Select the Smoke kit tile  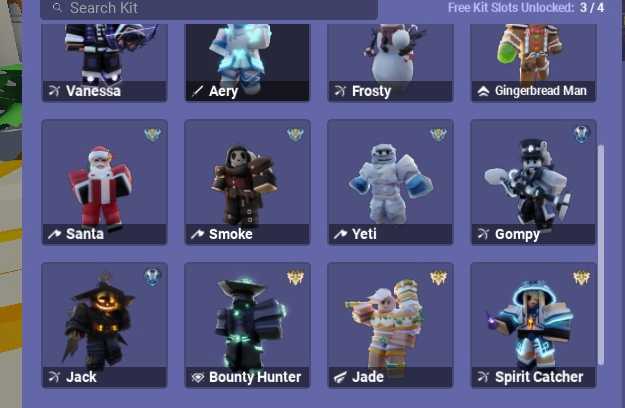tap(247, 182)
